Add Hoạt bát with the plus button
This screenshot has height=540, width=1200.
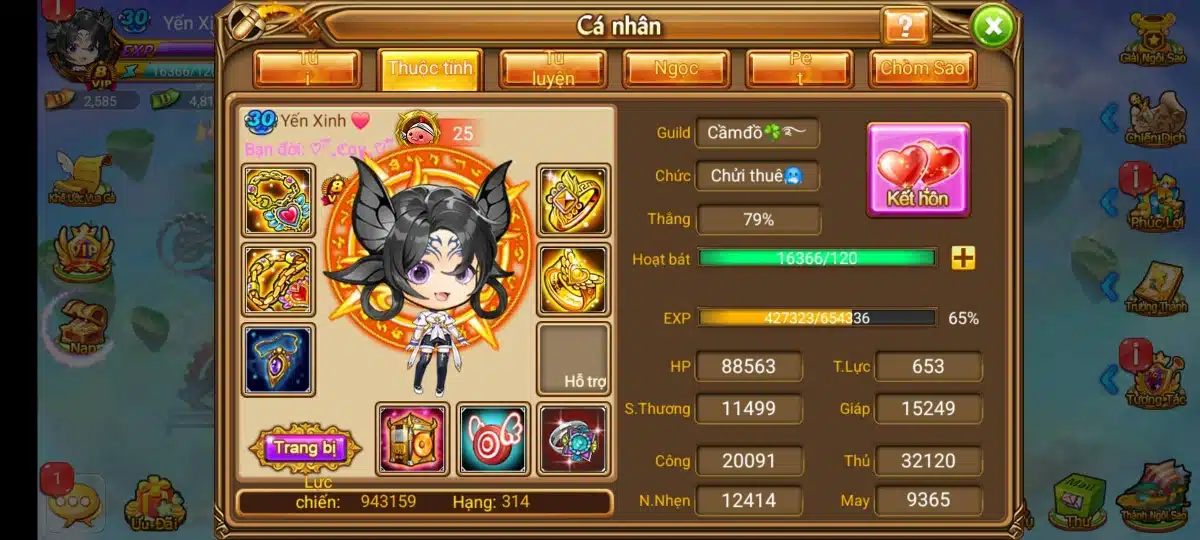962,258
